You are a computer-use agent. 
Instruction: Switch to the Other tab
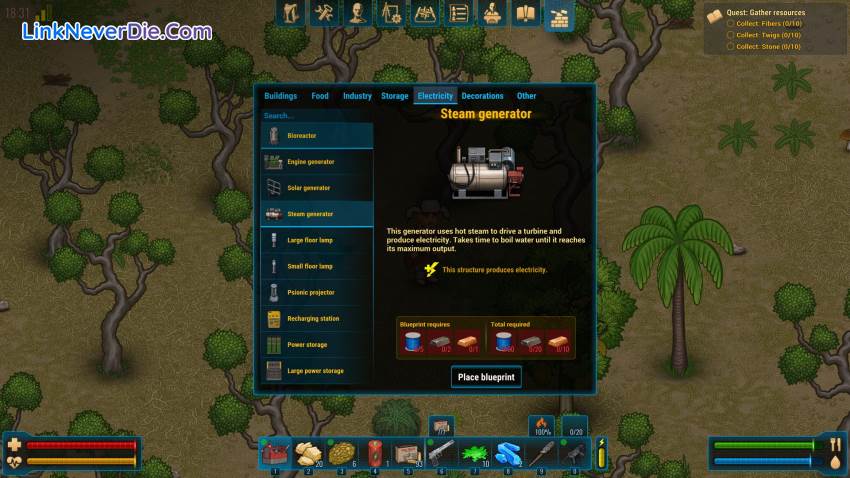526,96
